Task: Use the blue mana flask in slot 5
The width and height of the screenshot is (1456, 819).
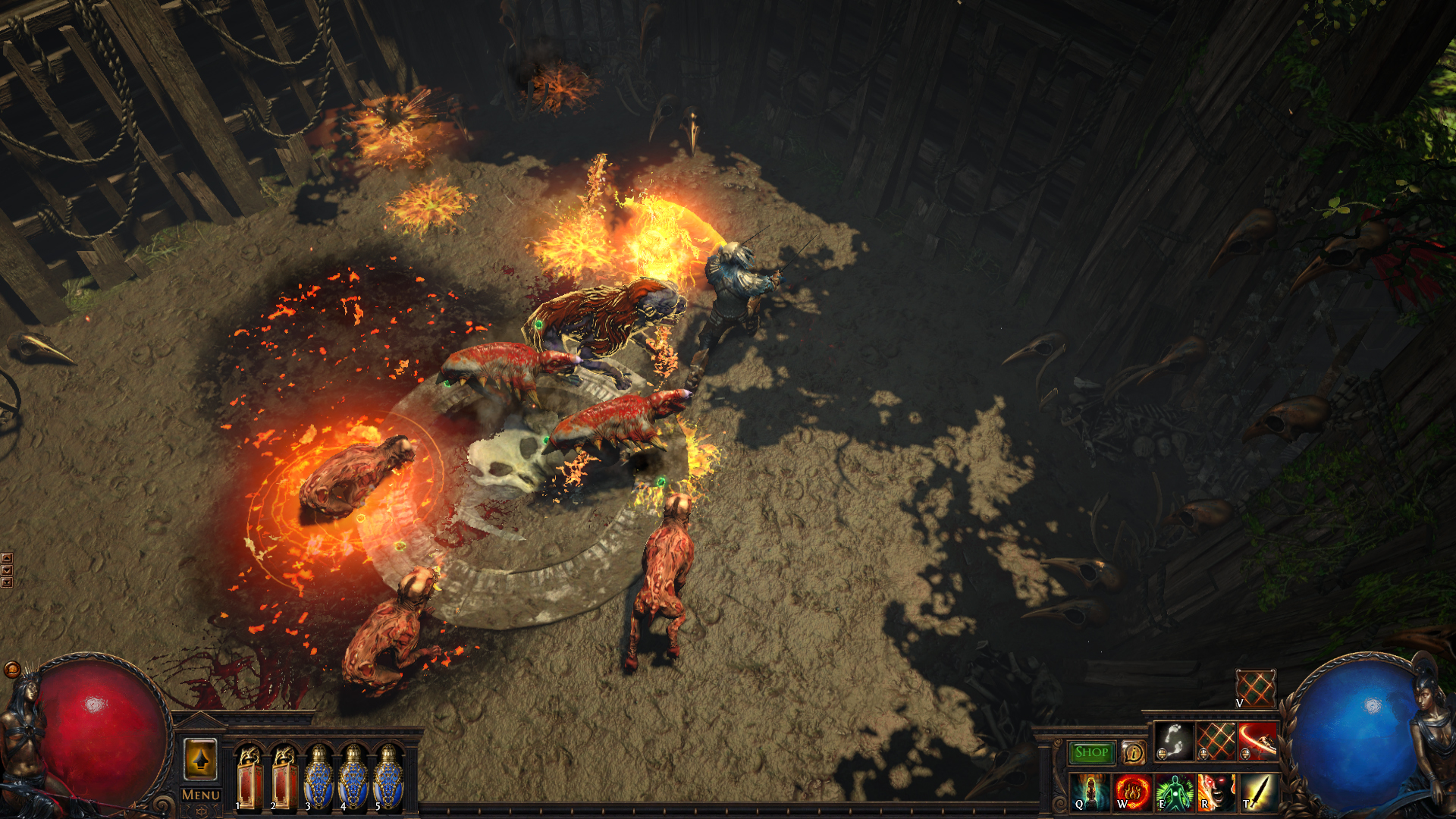Action: click(x=388, y=778)
